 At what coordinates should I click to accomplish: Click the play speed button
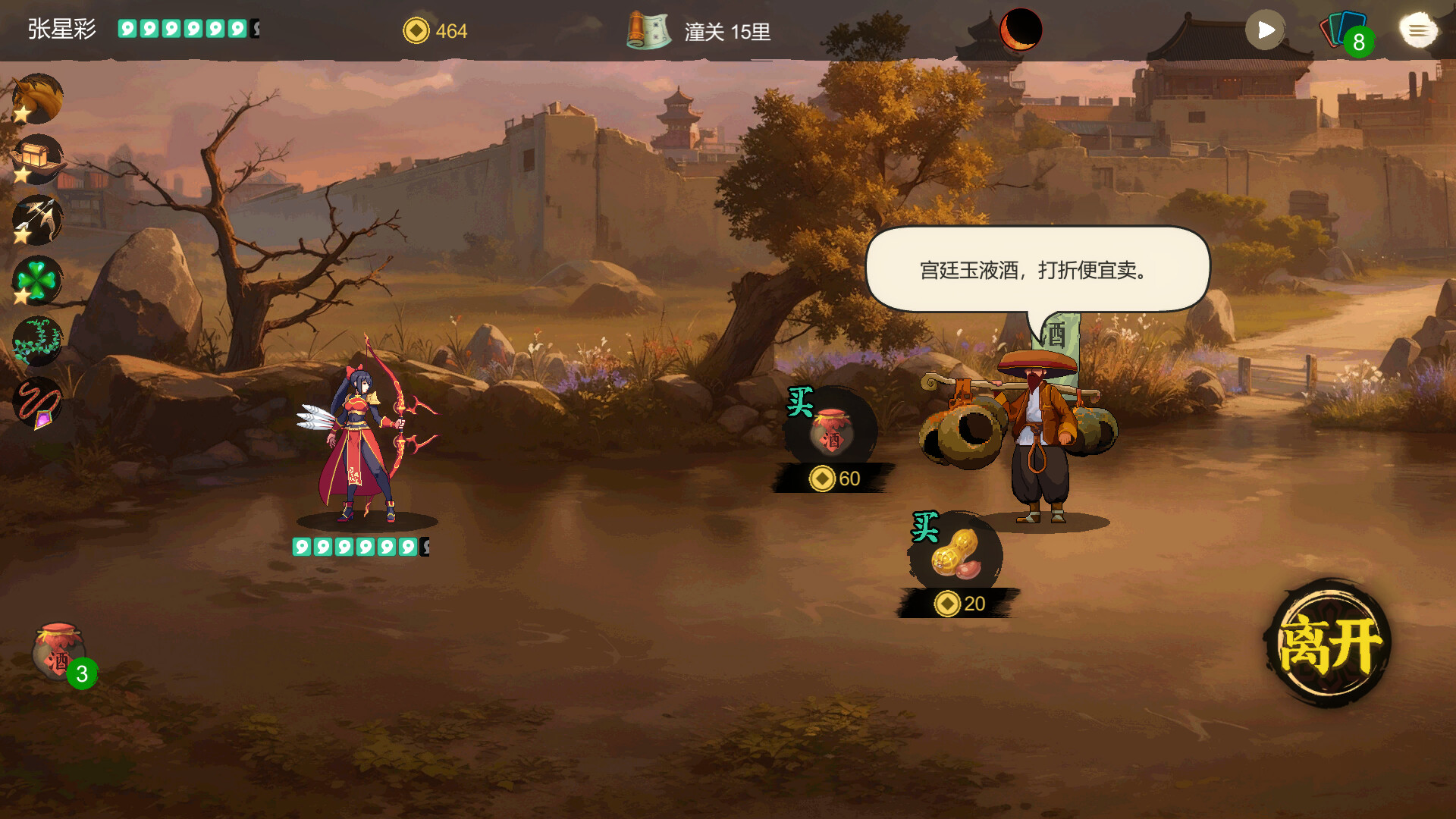[1265, 30]
